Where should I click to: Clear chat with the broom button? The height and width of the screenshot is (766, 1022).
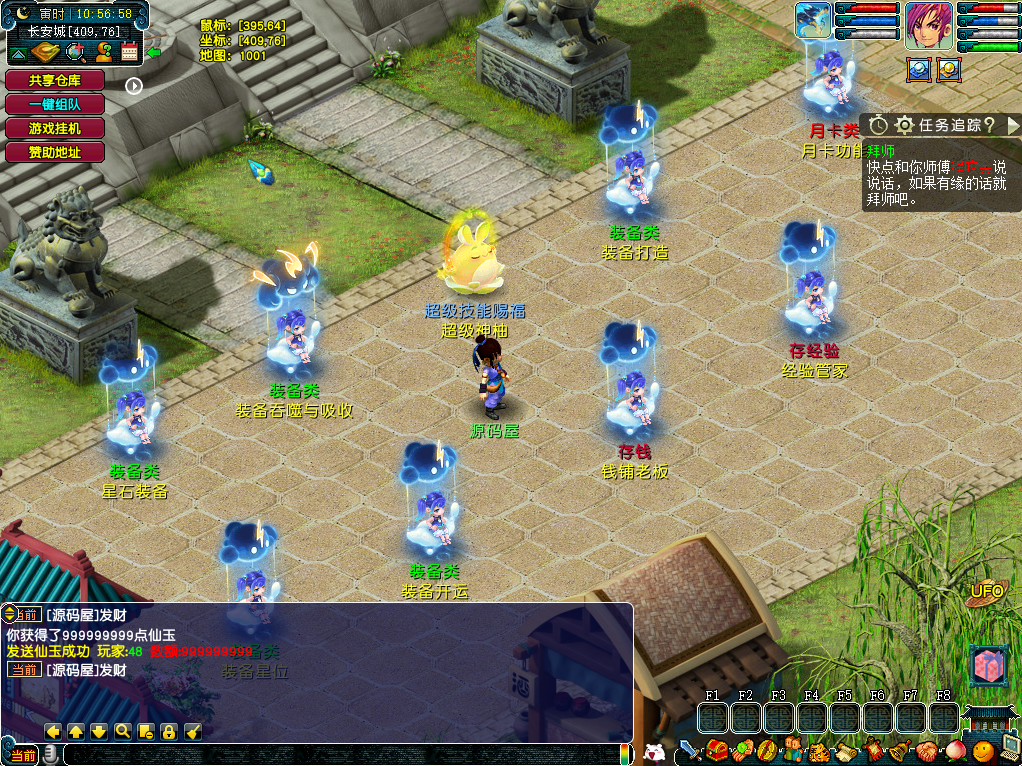point(193,731)
